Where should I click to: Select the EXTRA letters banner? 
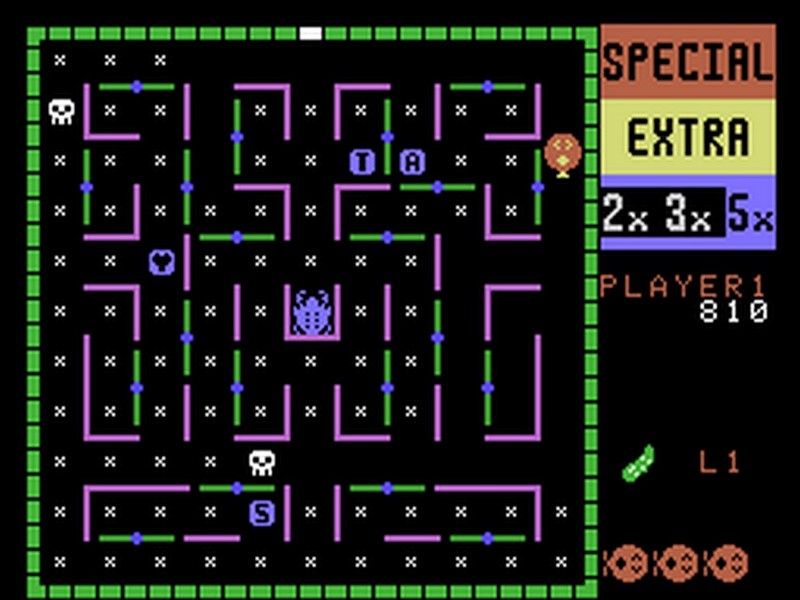pyautogui.click(x=688, y=137)
